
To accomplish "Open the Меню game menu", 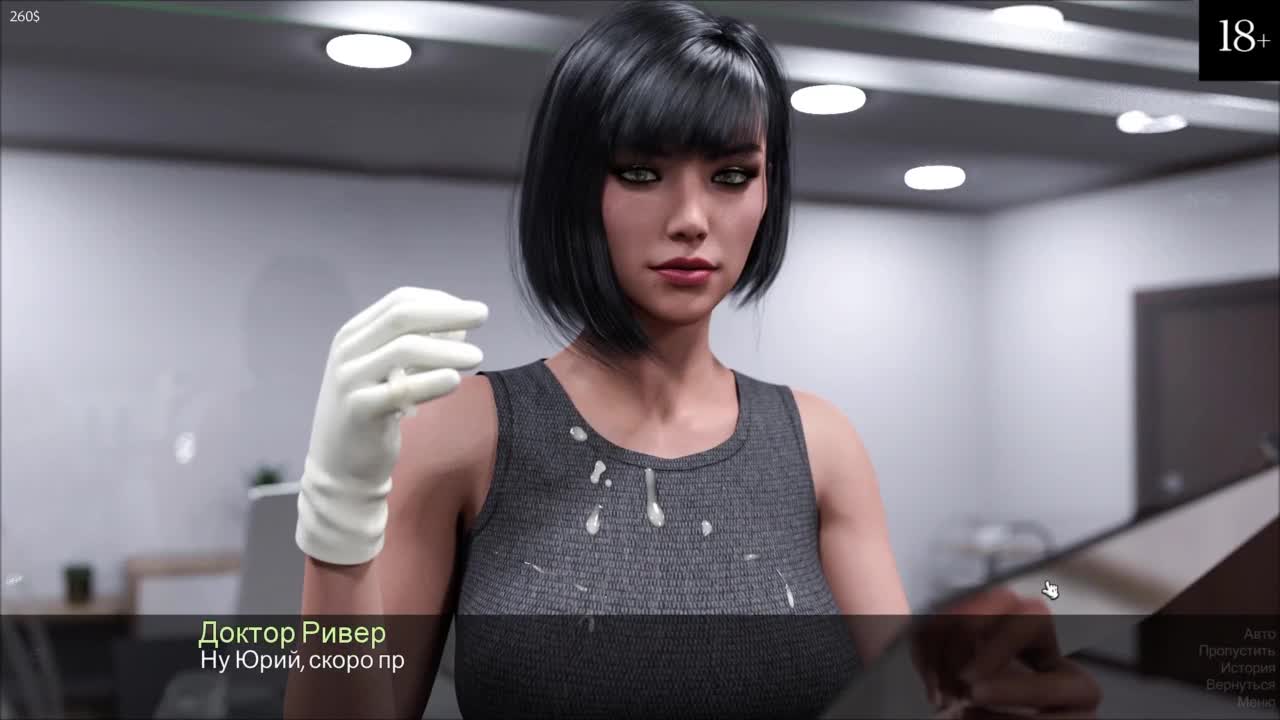I will (1255, 702).
